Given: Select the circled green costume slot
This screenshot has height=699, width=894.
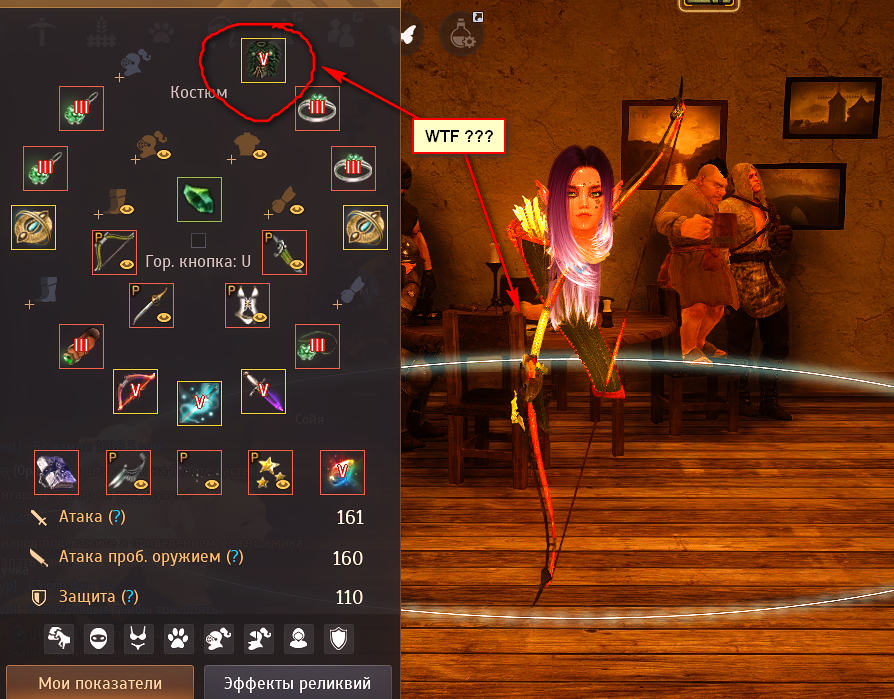Looking at the screenshot, I should pos(264,60).
